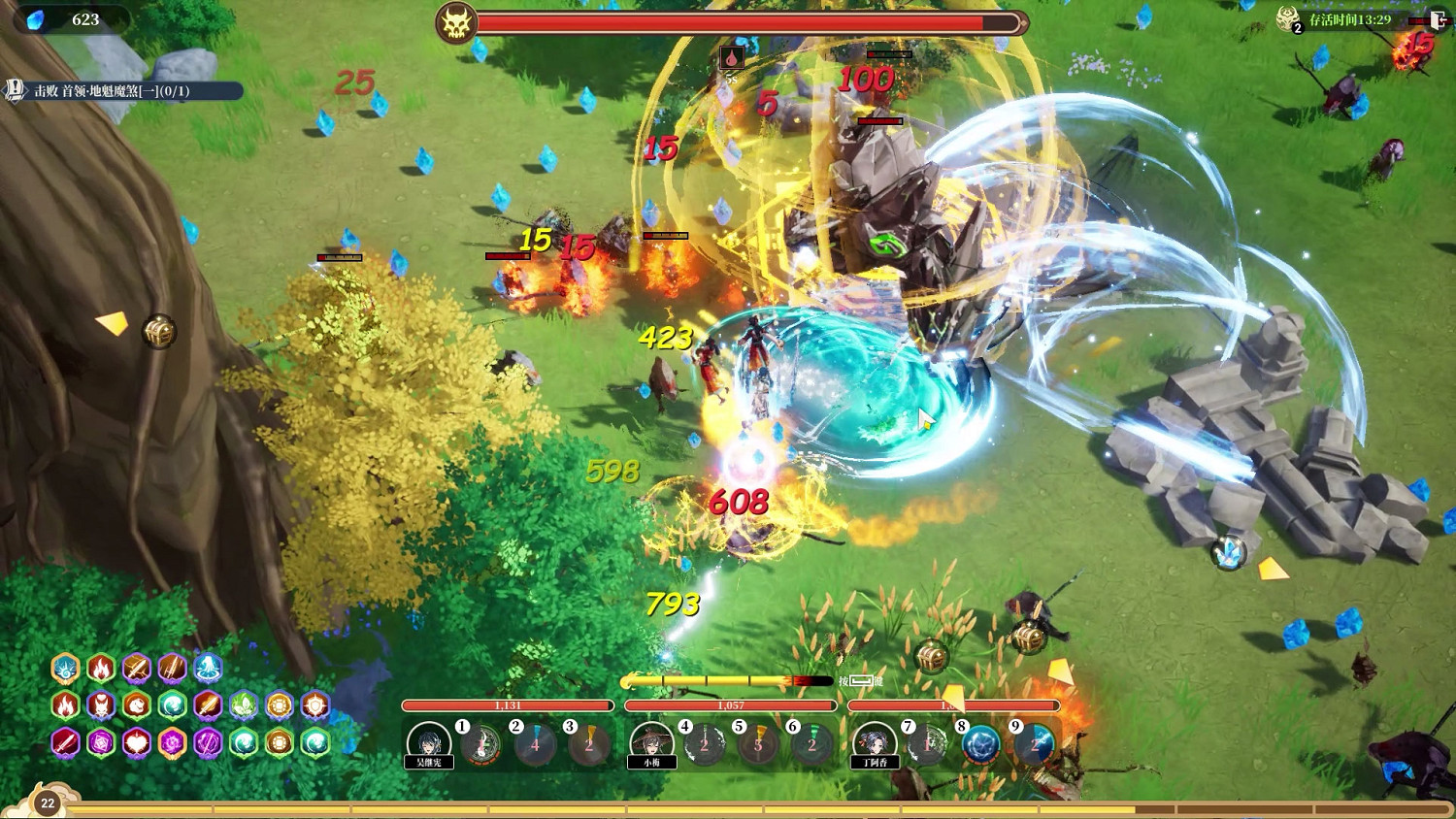This screenshot has width=1456, height=819.
Task: Click the orange shield buff hexagon
Action: point(314,705)
